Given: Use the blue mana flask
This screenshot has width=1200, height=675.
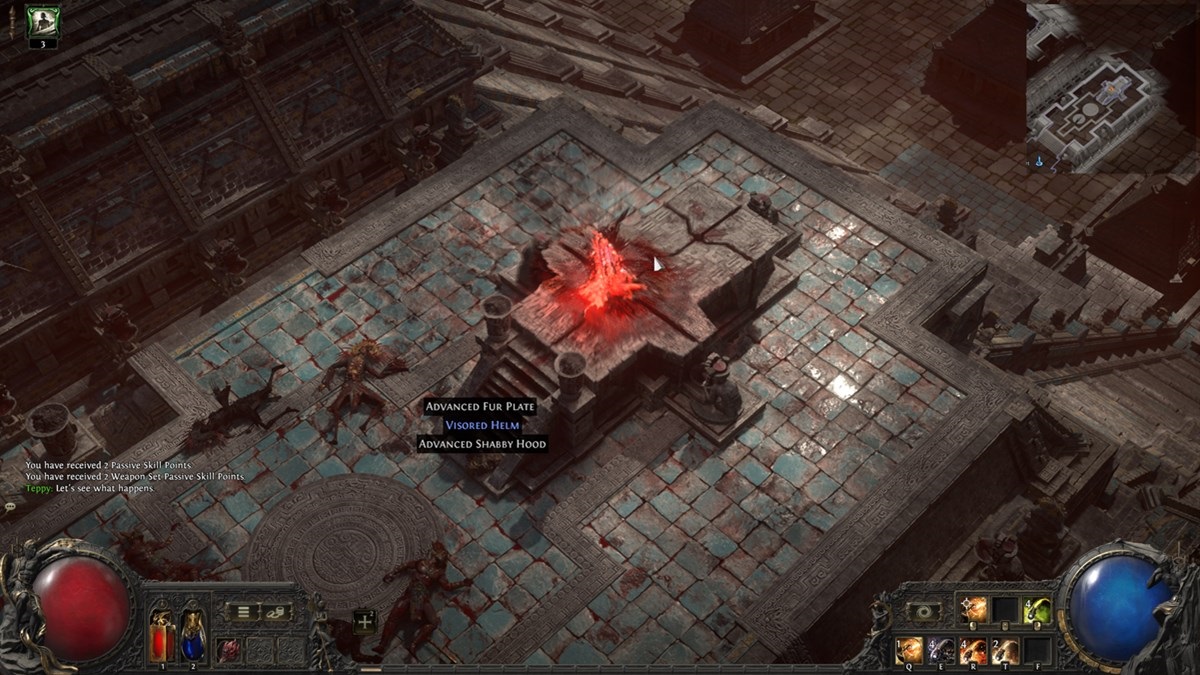Looking at the screenshot, I should coord(192,632).
